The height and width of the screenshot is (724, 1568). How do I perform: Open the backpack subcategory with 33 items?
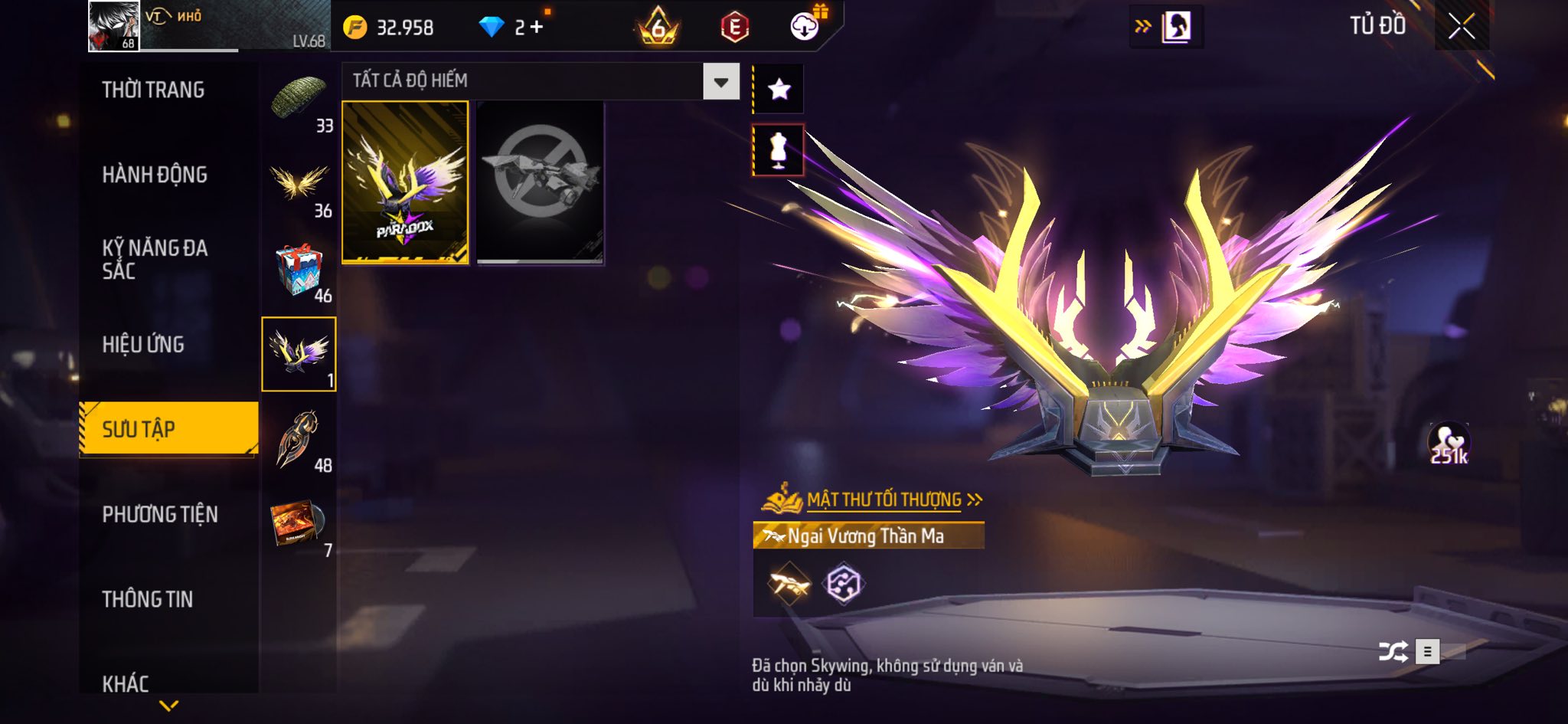pyautogui.click(x=299, y=102)
